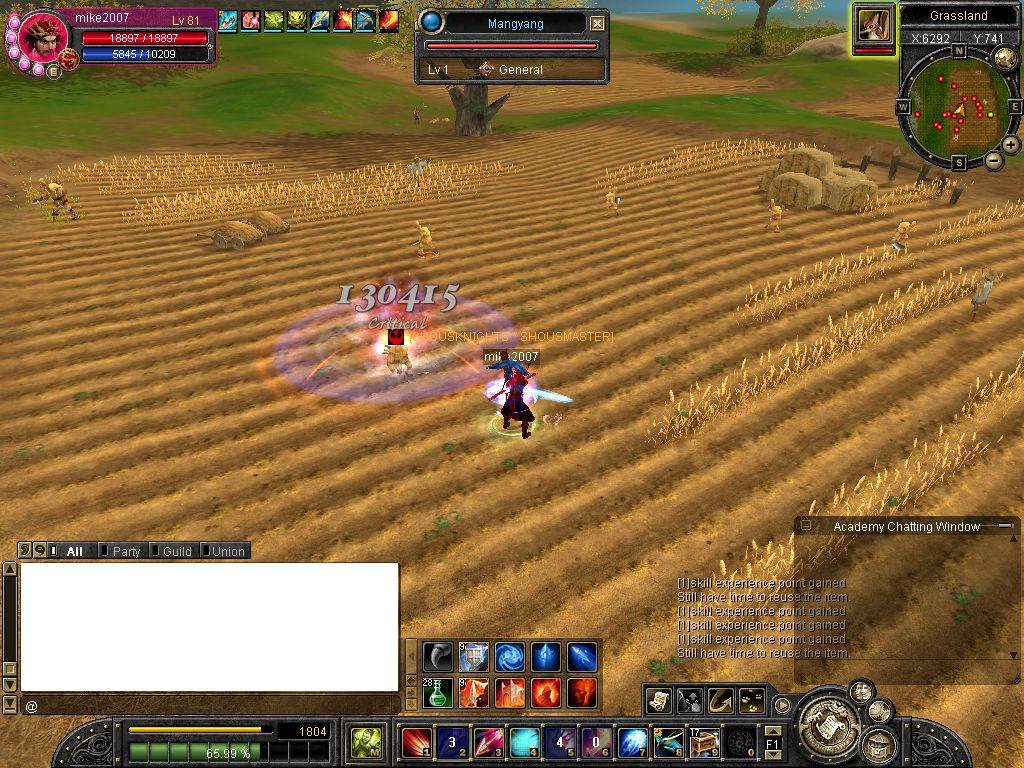
Task: Use skill in hotbar slot 1
Action: click(416, 743)
